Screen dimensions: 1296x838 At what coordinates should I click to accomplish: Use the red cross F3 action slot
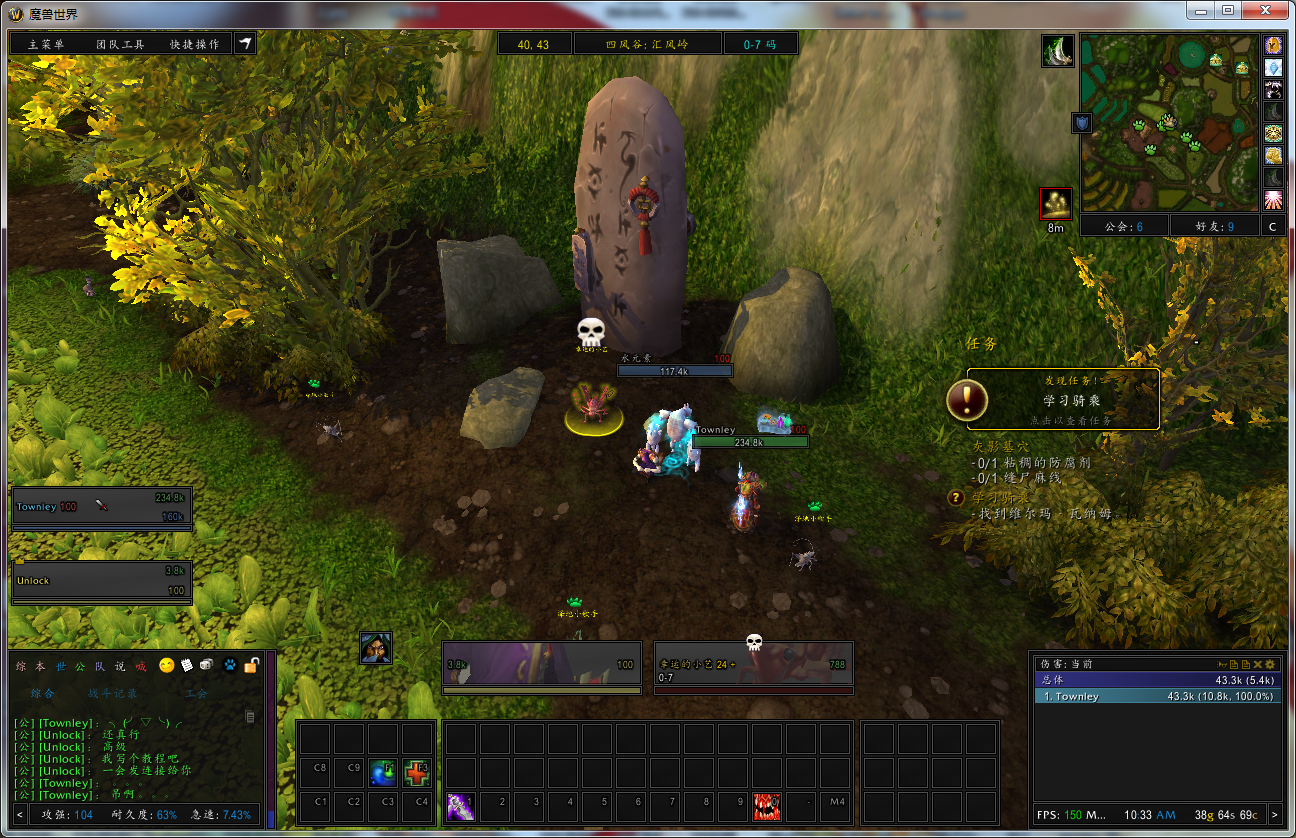coord(417,772)
